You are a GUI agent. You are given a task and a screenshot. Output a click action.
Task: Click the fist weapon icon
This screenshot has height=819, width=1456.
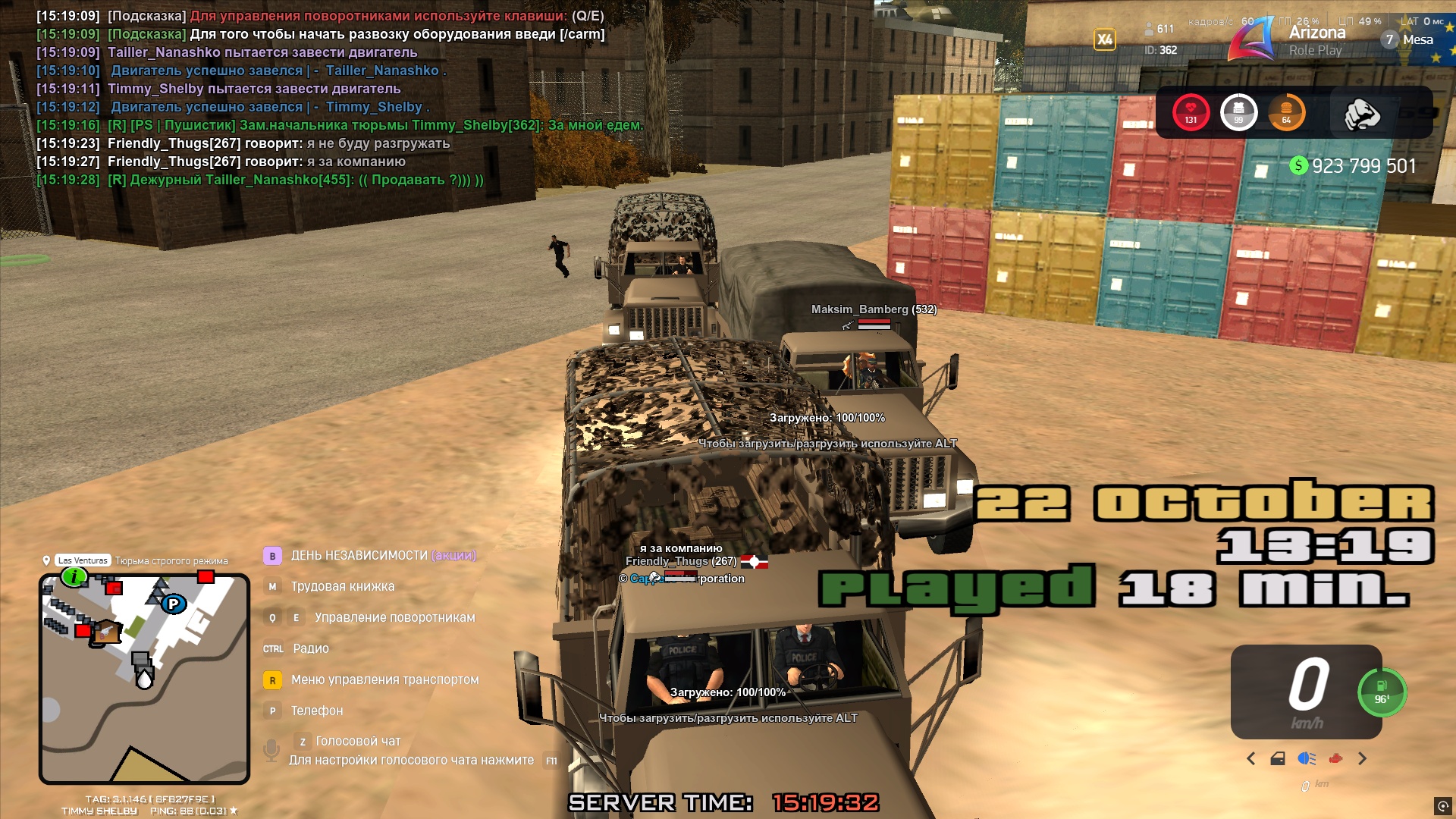tap(1361, 114)
